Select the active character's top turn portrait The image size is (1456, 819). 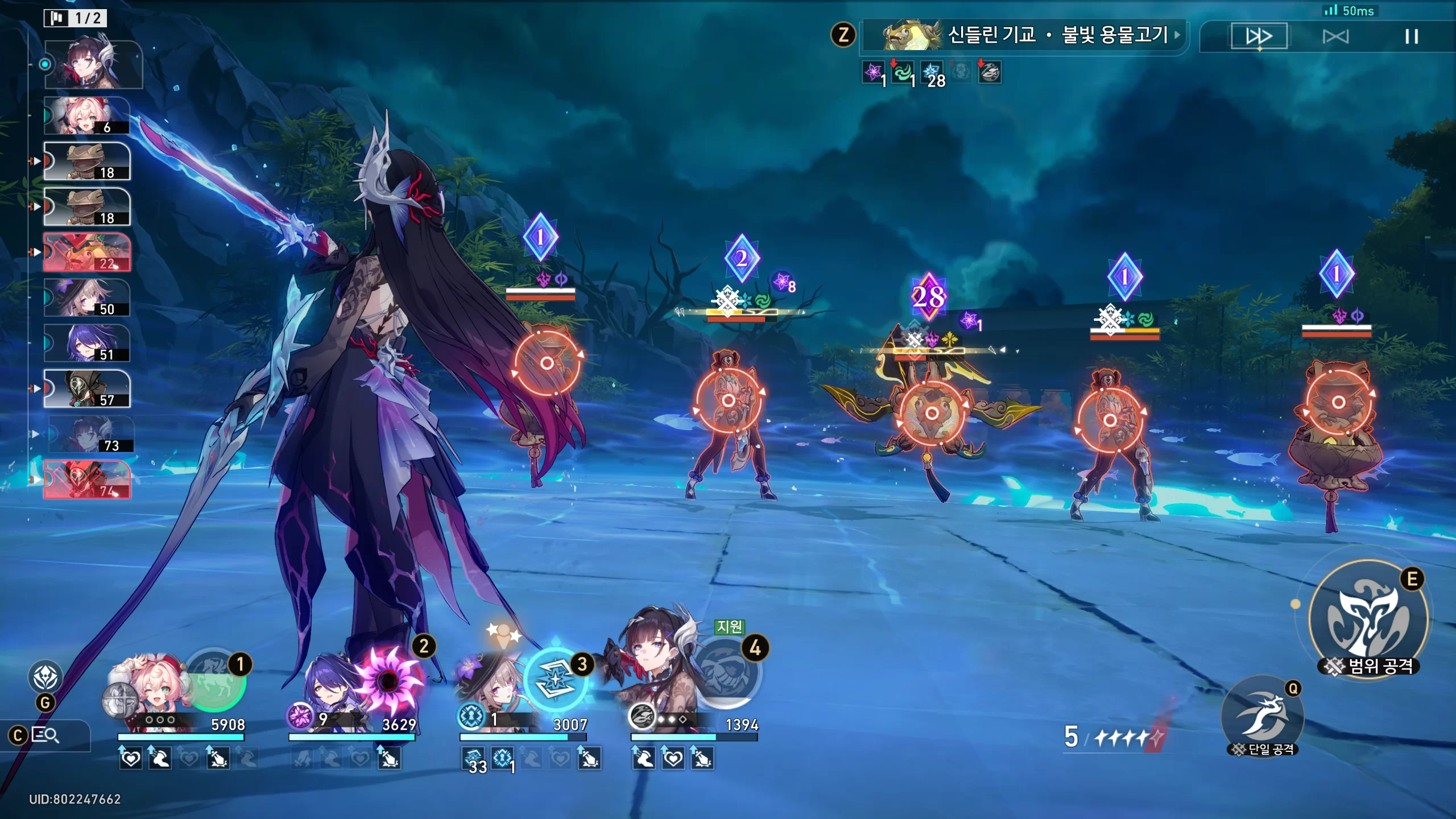click(x=93, y=64)
